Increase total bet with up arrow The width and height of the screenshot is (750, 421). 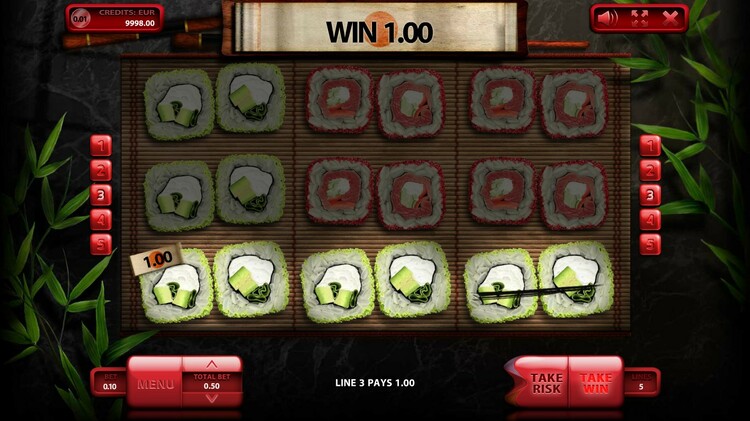[211, 364]
